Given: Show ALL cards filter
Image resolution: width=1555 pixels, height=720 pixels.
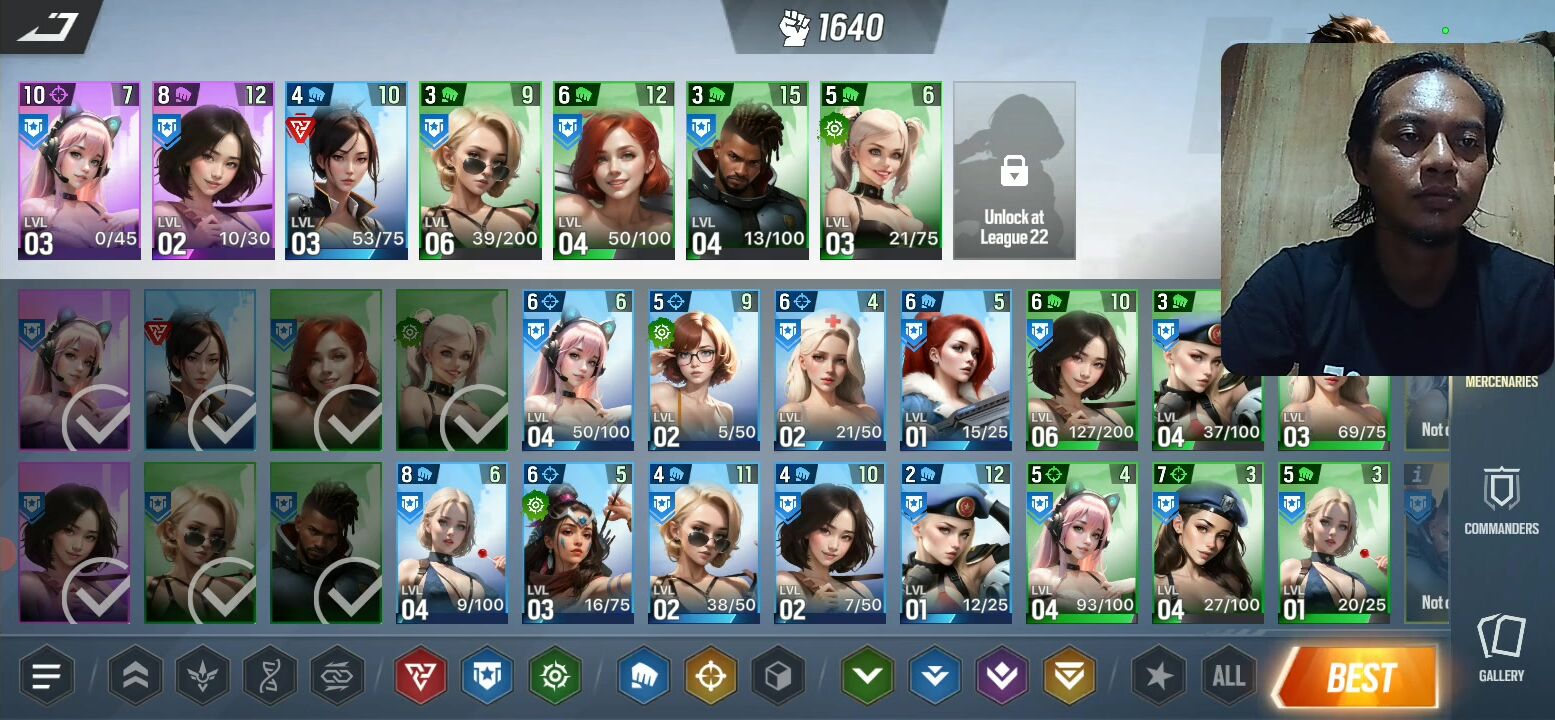Looking at the screenshot, I should pyautogui.click(x=1228, y=677).
